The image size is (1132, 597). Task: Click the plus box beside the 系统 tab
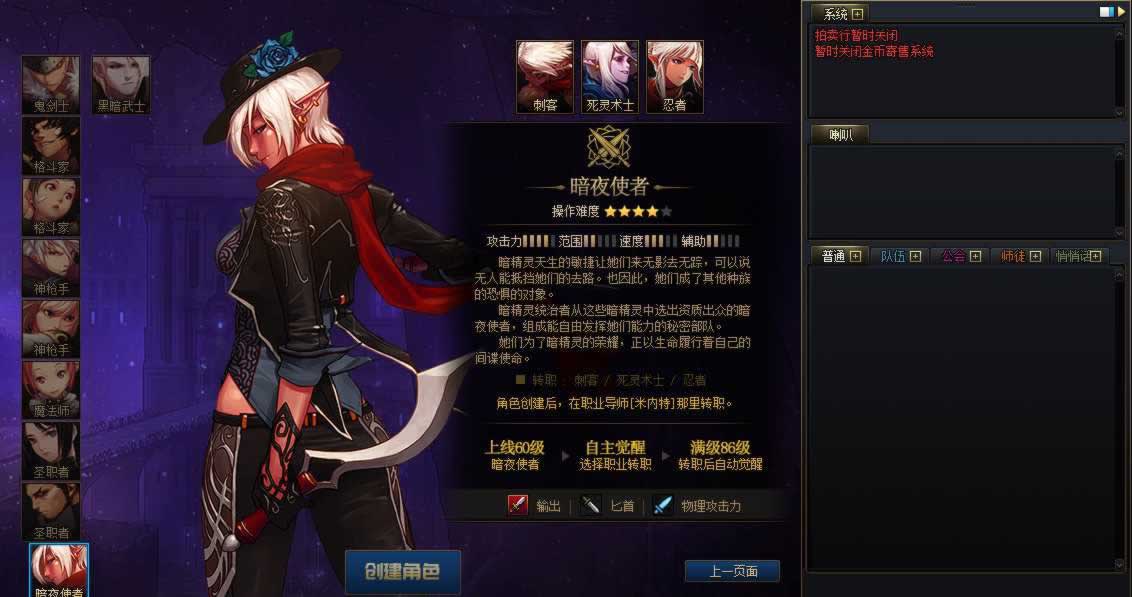pyautogui.click(x=857, y=14)
